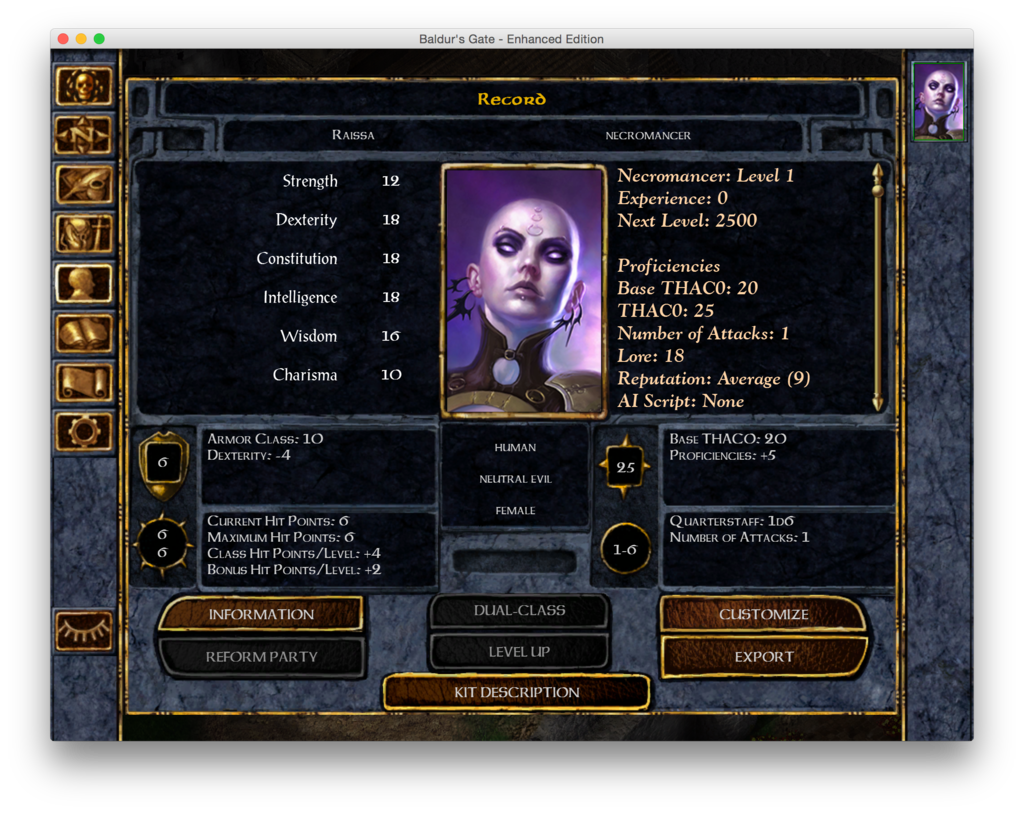Viewport: 1024px width, 813px height.
Task: Open the area map compass icon
Action: [84, 135]
